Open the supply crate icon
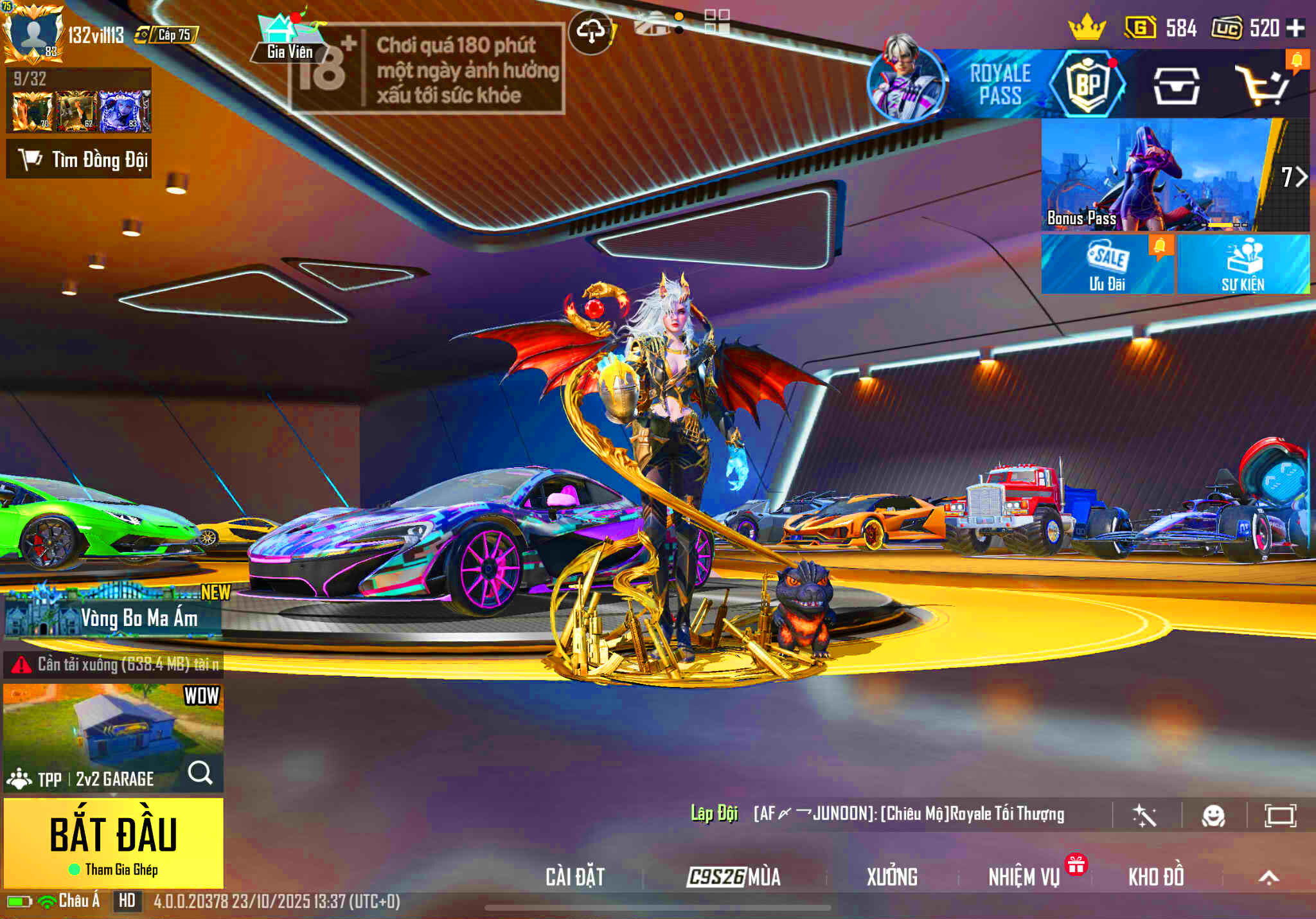Viewport: 1316px width, 919px height. (x=1176, y=86)
